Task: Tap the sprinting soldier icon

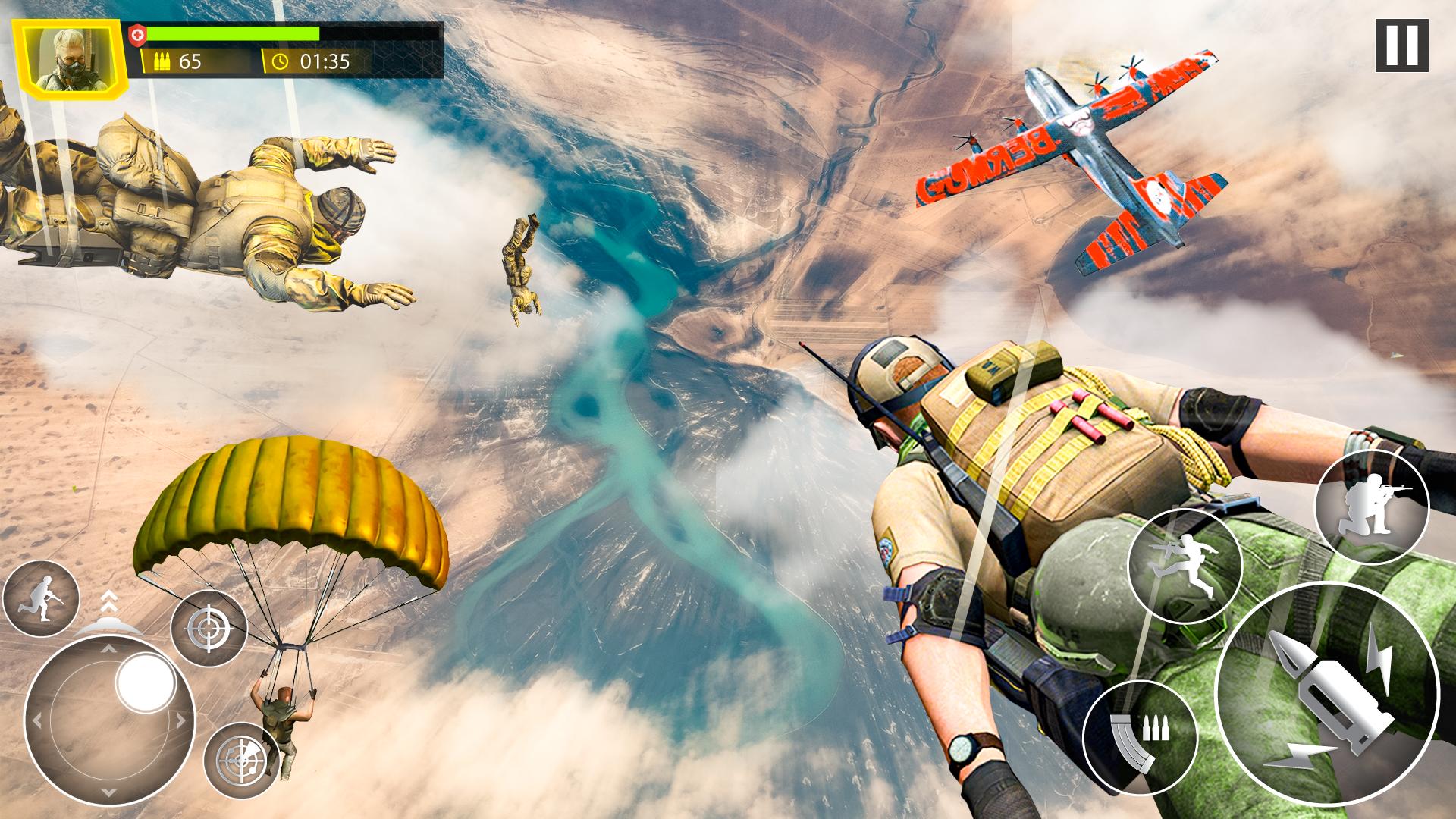Action: click(x=41, y=599)
